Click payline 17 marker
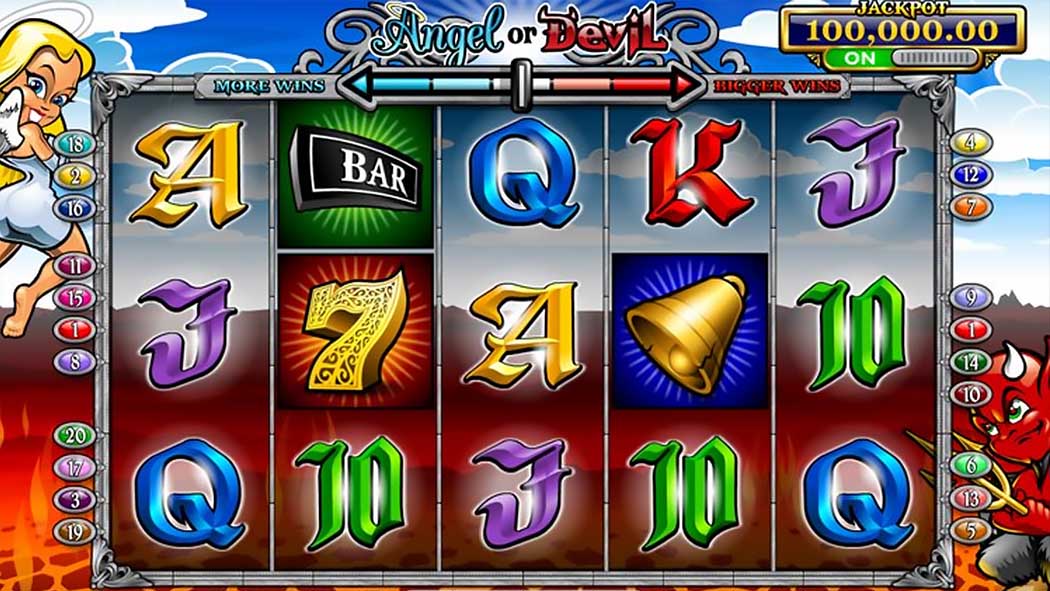 pos(75,467)
